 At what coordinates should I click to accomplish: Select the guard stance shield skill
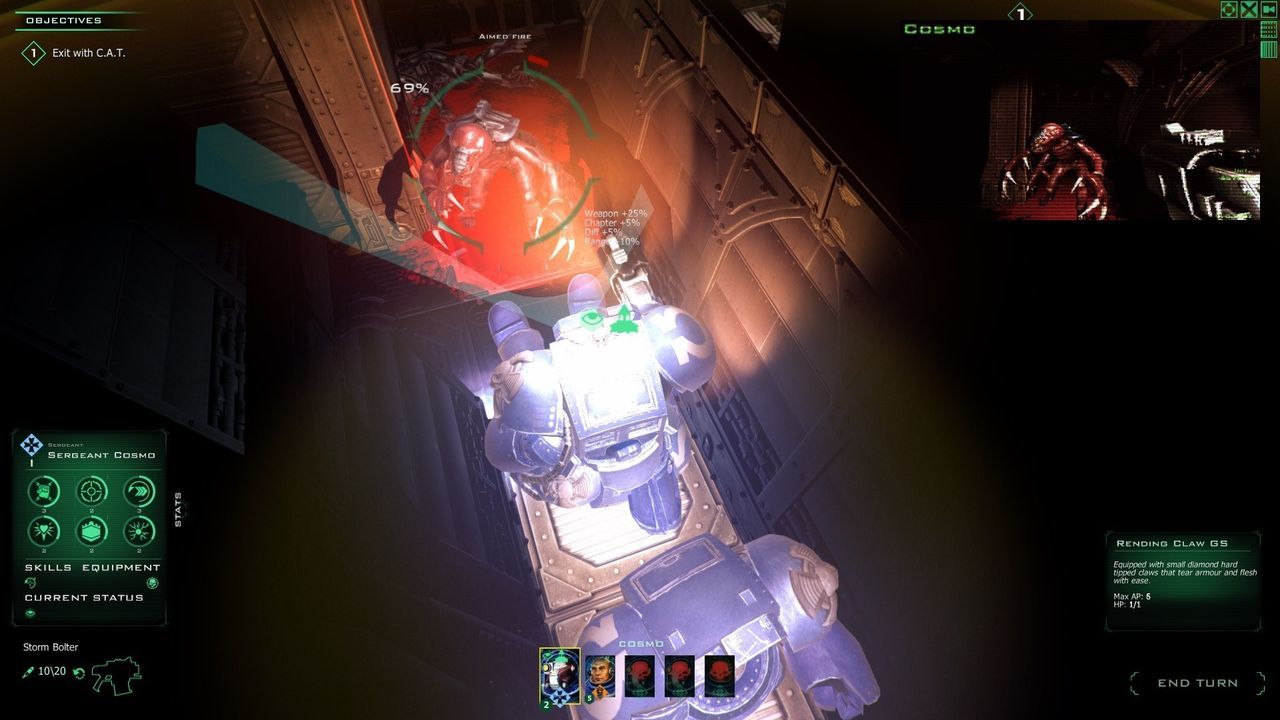pos(92,533)
